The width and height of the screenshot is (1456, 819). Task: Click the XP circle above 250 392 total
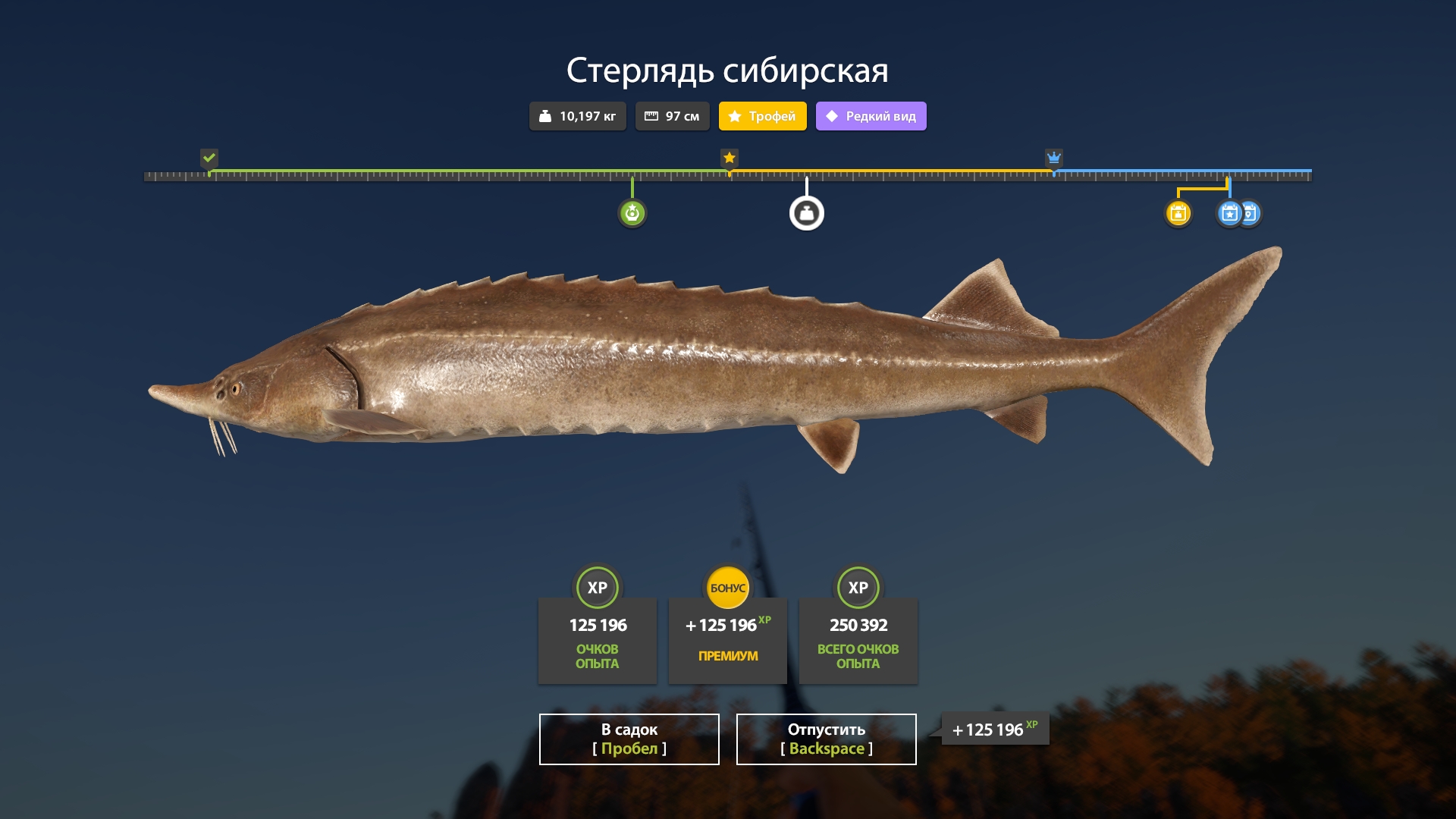point(858,587)
